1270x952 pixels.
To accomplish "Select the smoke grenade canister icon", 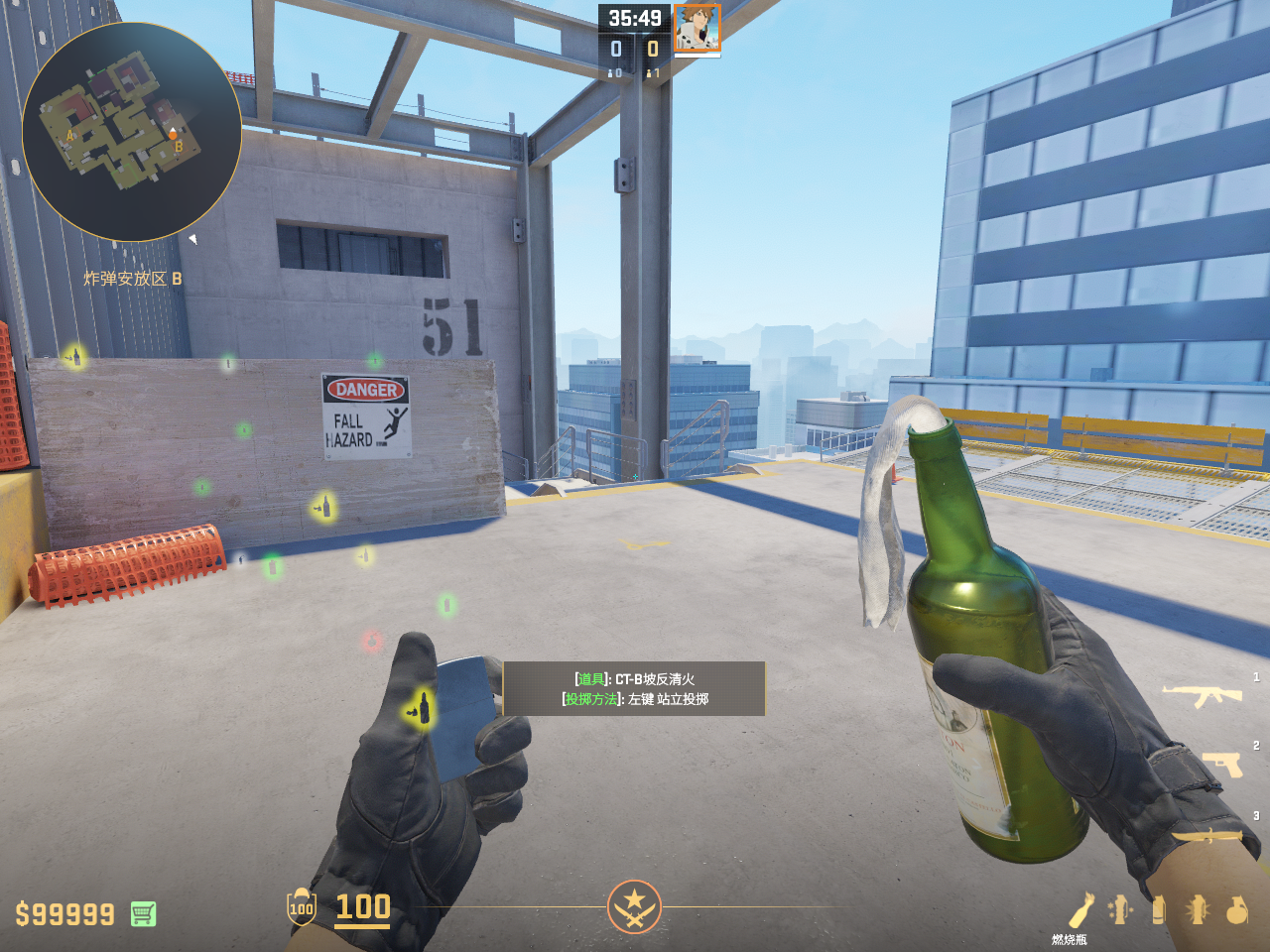I will tap(1158, 909).
